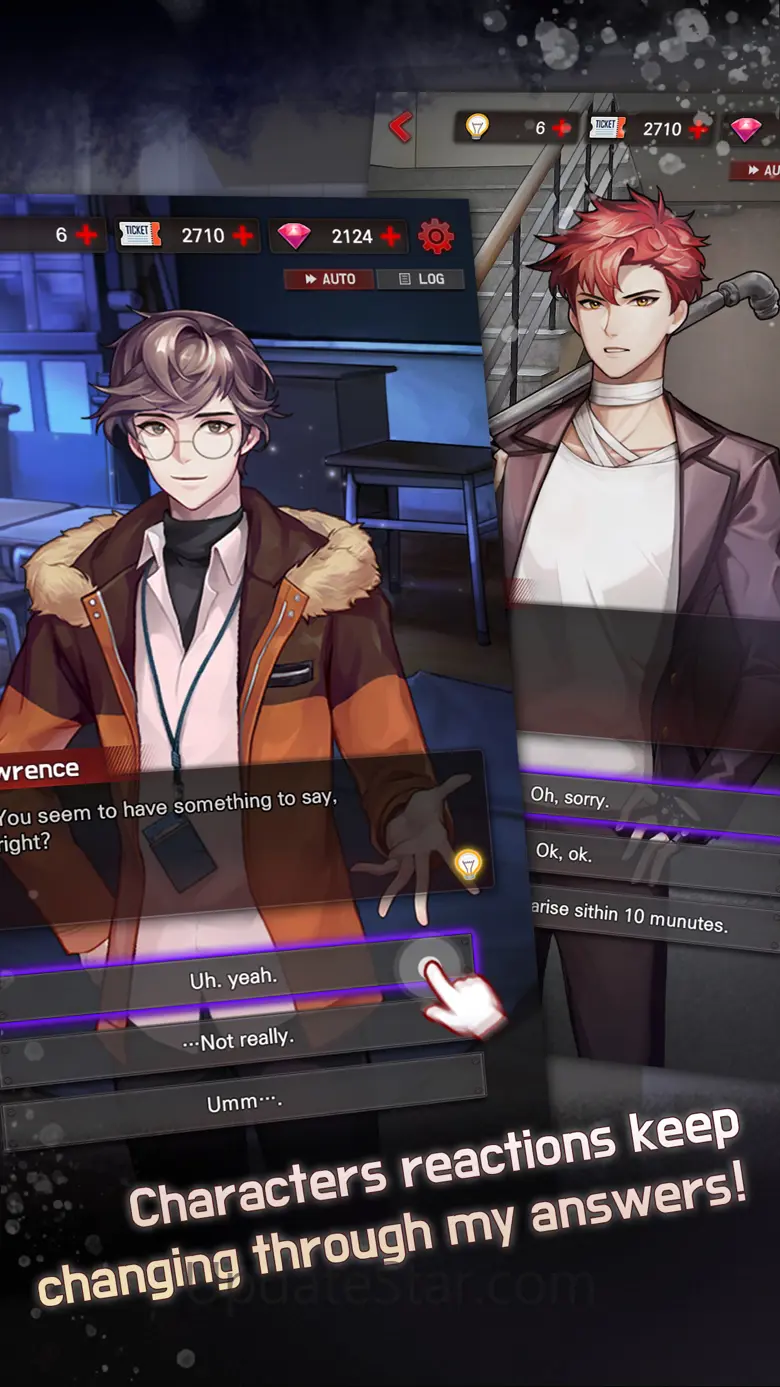Pick the "Umm…" response
This screenshot has height=1387, width=780.
(x=243, y=1102)
